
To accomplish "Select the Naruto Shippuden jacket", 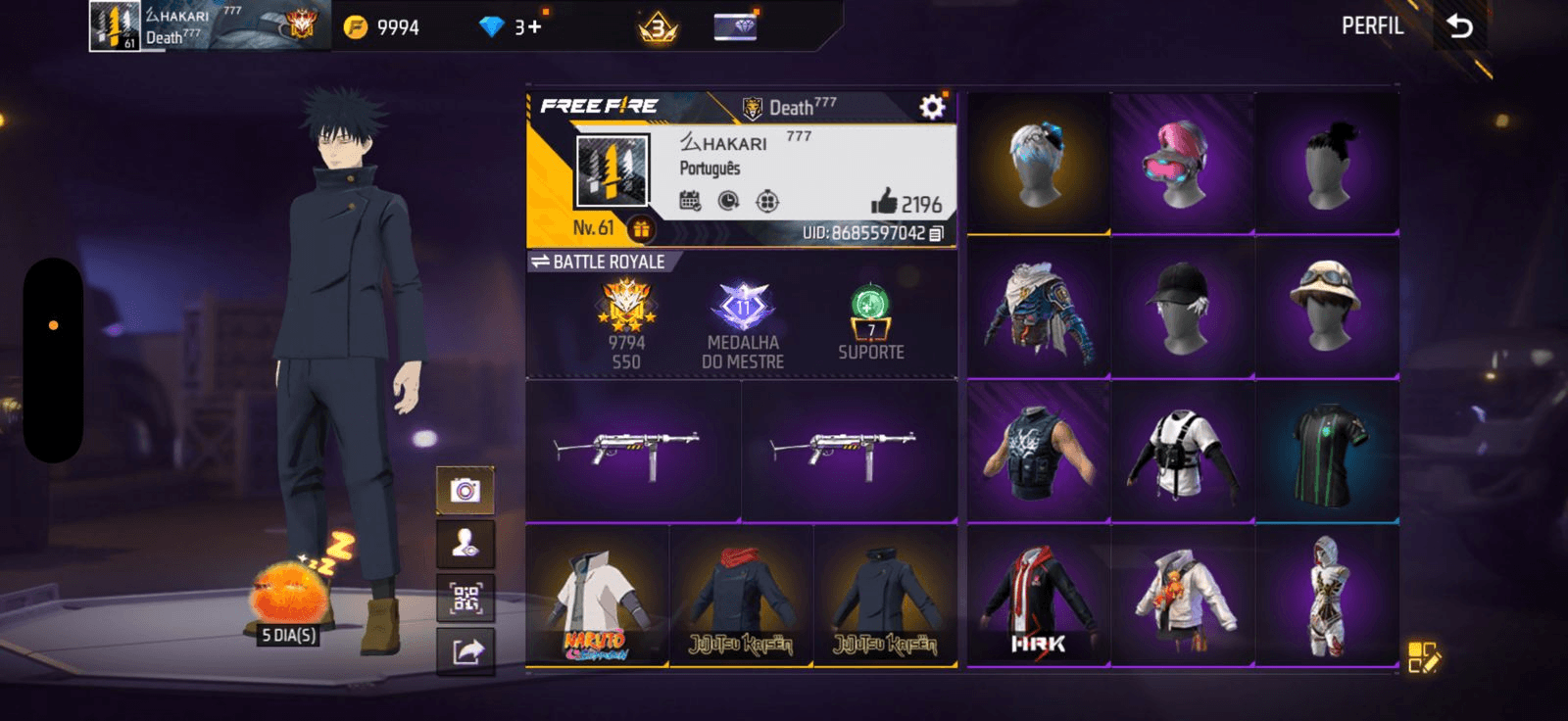I will 597,596.
